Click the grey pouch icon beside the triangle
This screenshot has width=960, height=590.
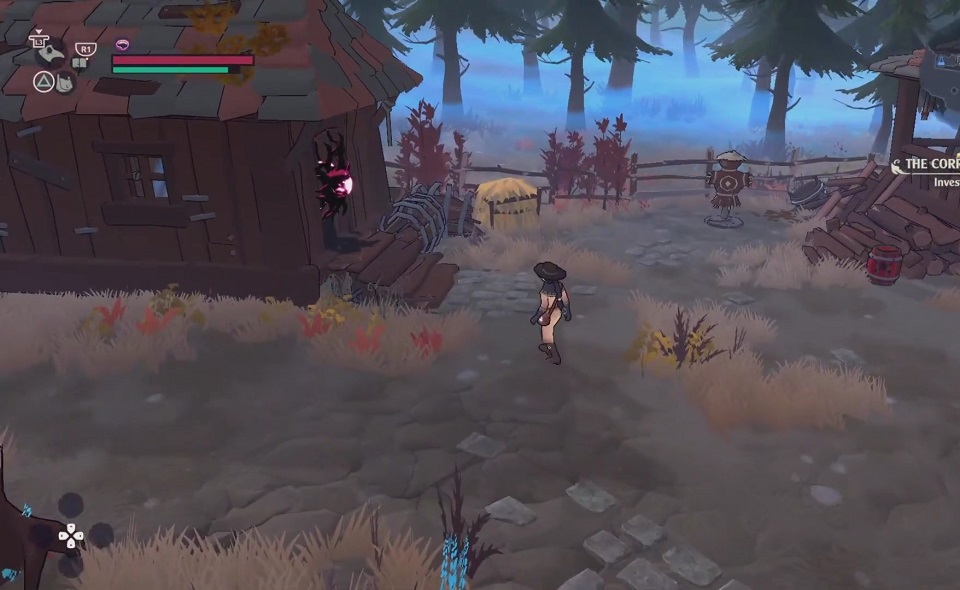click(x=65, y=83)
